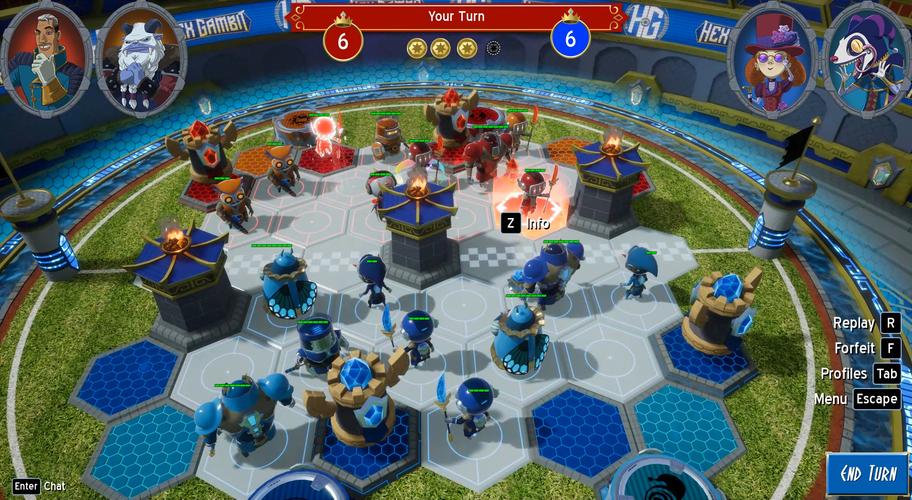Select the highlighted red knight unit
The image size is (912, 500).
click(x=532, y=190)
